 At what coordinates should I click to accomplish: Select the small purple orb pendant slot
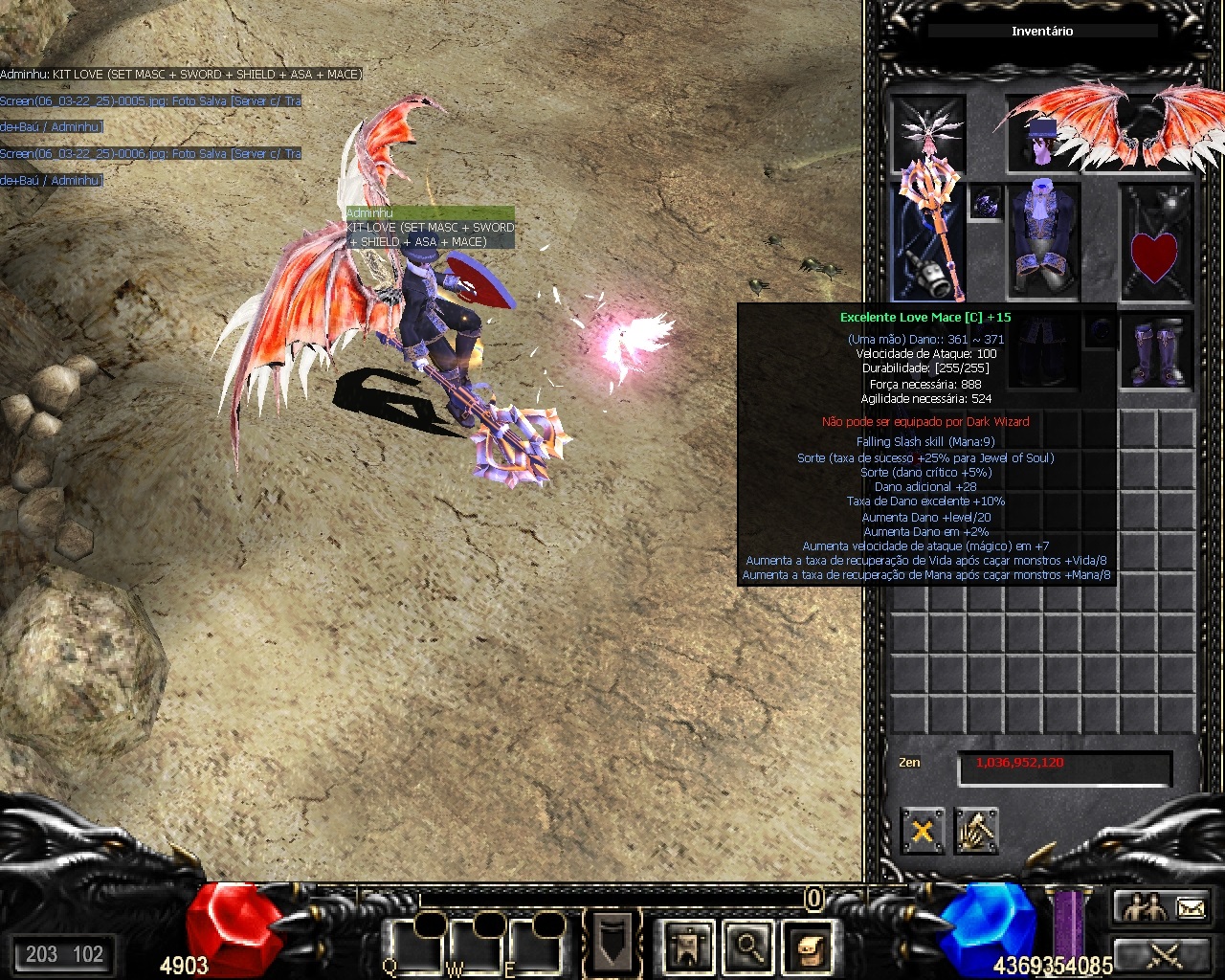(x=986, y=203)
